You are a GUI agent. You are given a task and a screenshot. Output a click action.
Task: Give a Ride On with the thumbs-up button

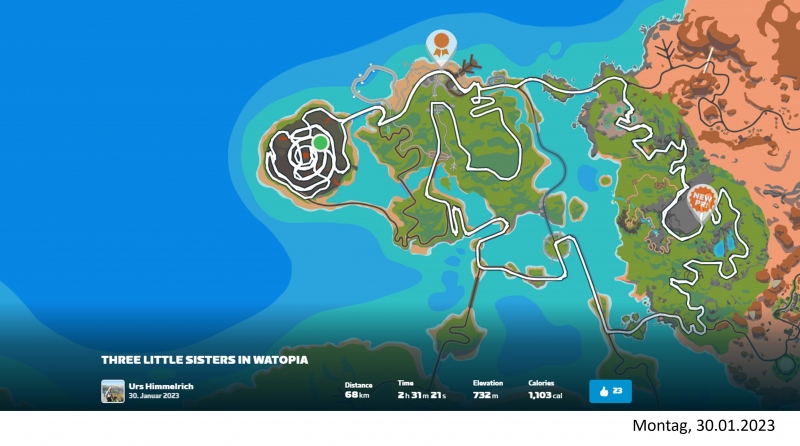(x=610, y=391)
